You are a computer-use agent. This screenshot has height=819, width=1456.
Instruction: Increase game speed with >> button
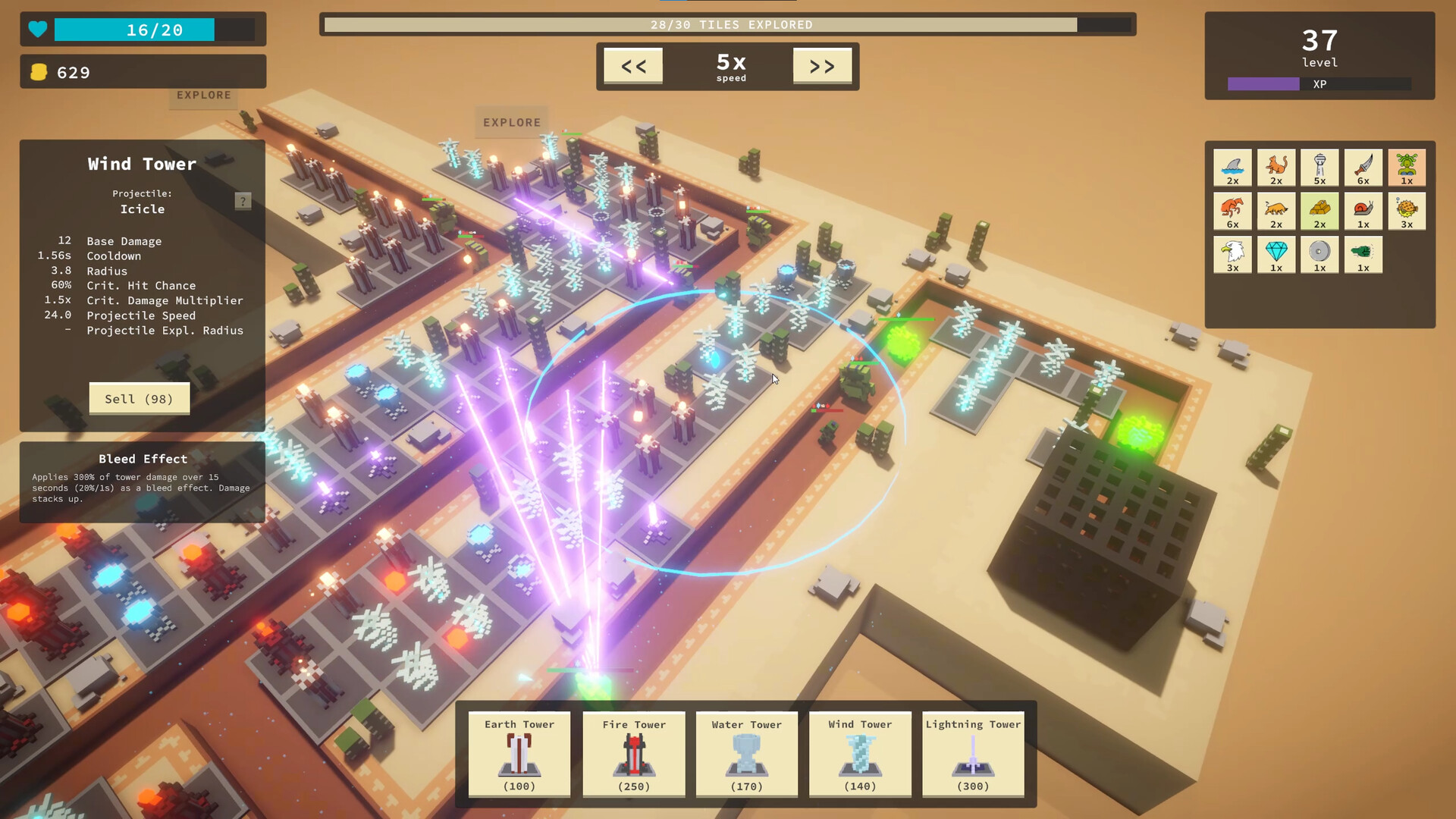tap(822, 66)
